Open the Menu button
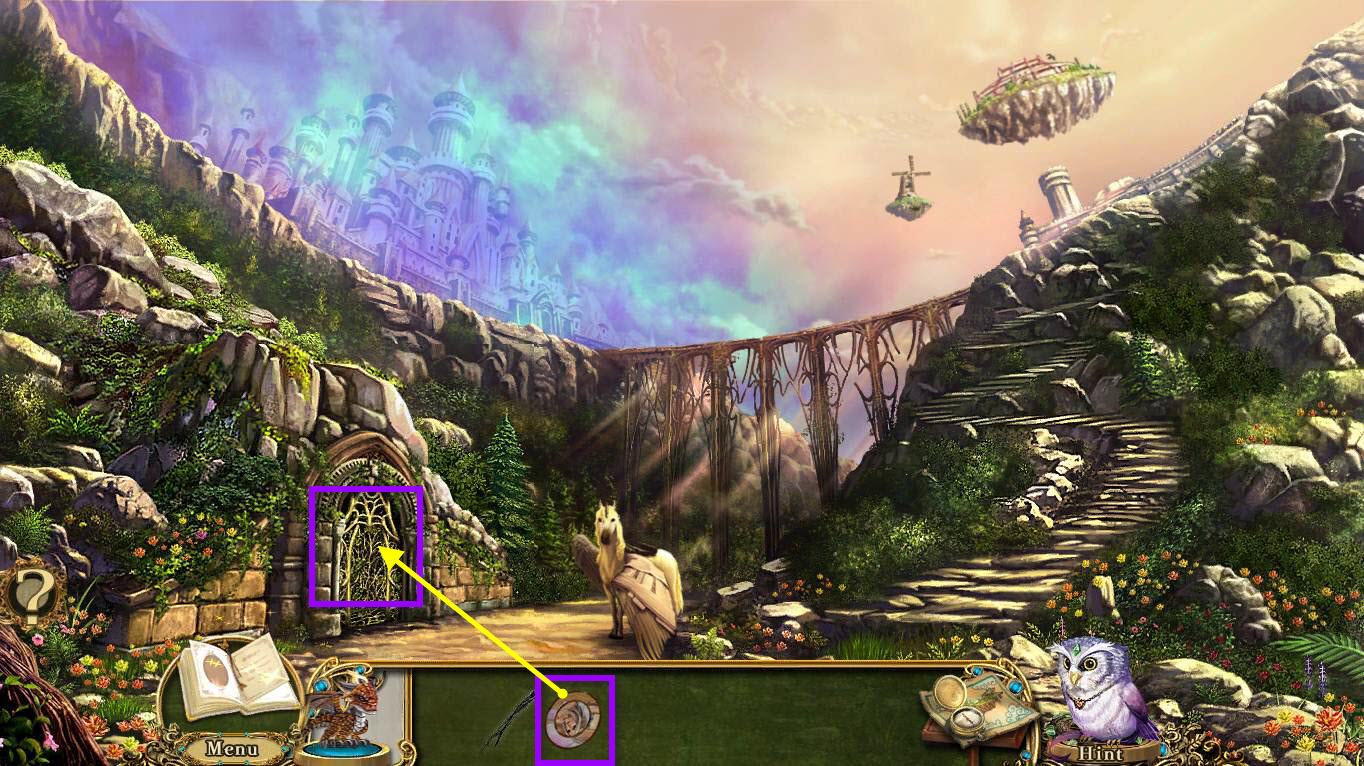The height and width of the screenshot is (766, 1364). [233, 747]
